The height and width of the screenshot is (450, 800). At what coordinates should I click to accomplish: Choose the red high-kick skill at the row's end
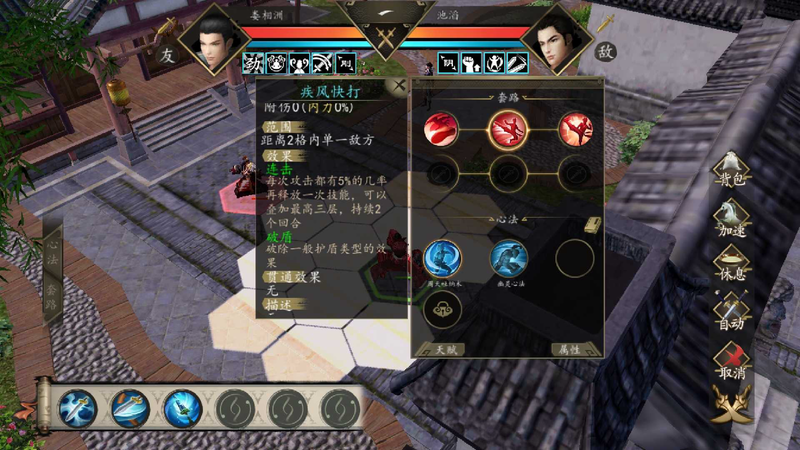(x=575, y=129)
